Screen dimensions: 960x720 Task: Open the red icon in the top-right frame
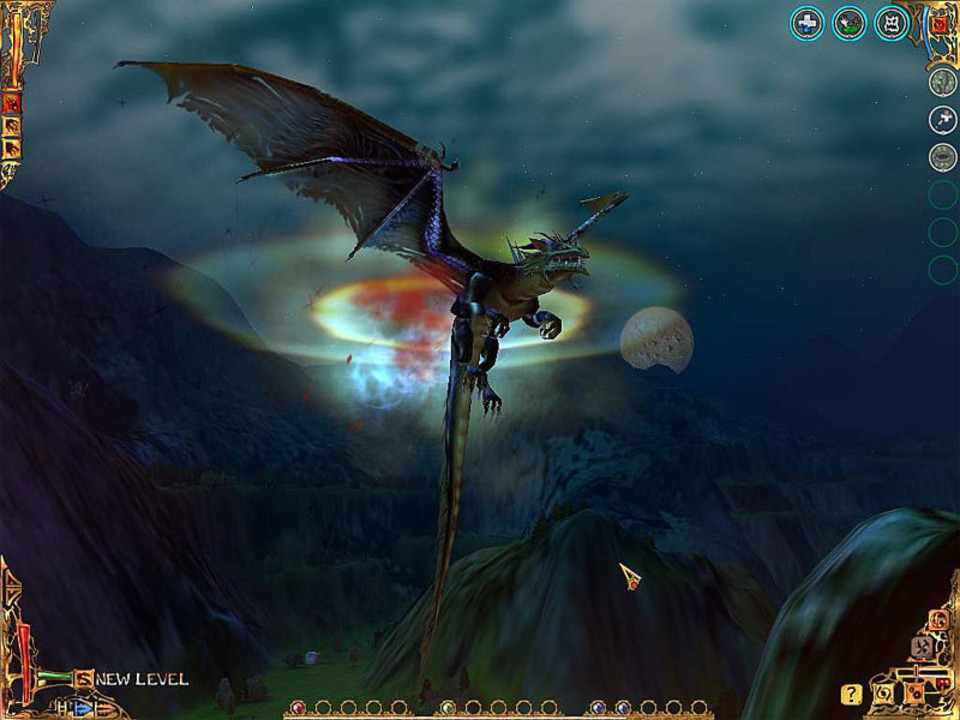click(939, 24)
